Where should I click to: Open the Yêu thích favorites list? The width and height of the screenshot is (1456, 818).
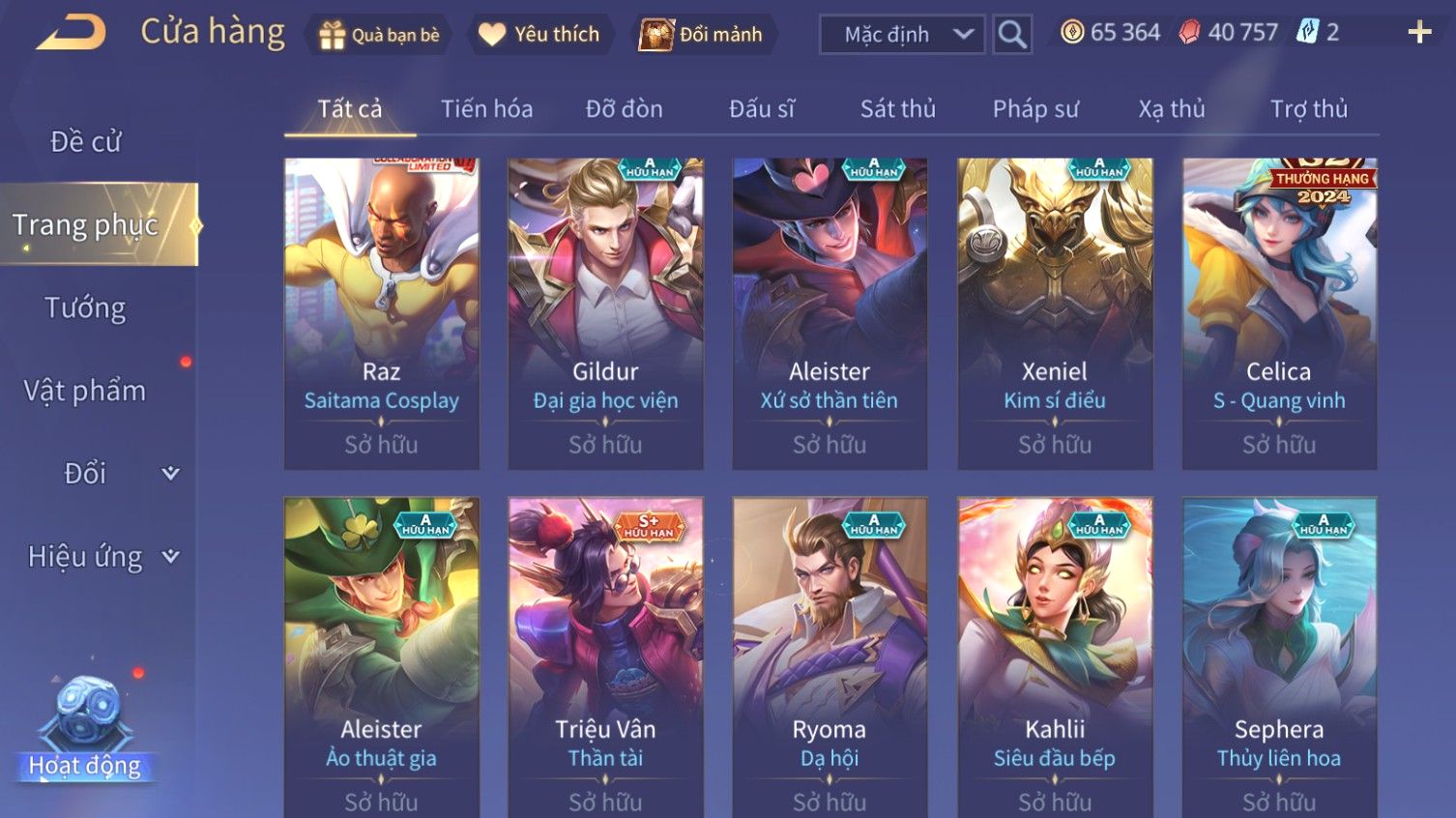coord(539,35)
